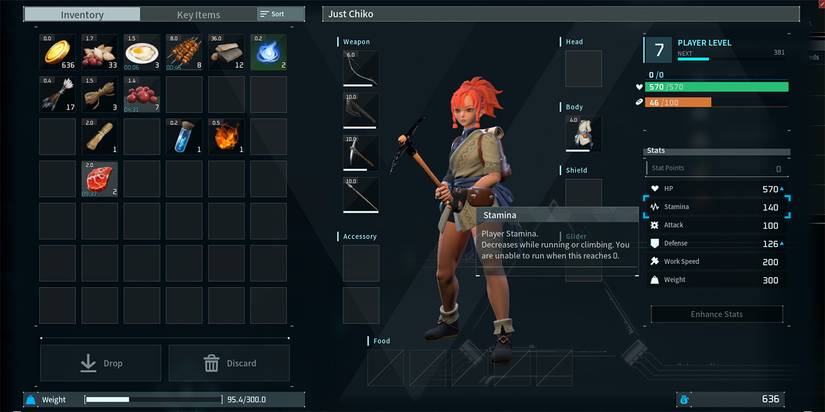
Task: Select the gold coin stack
Action: [x=58, y=53]
